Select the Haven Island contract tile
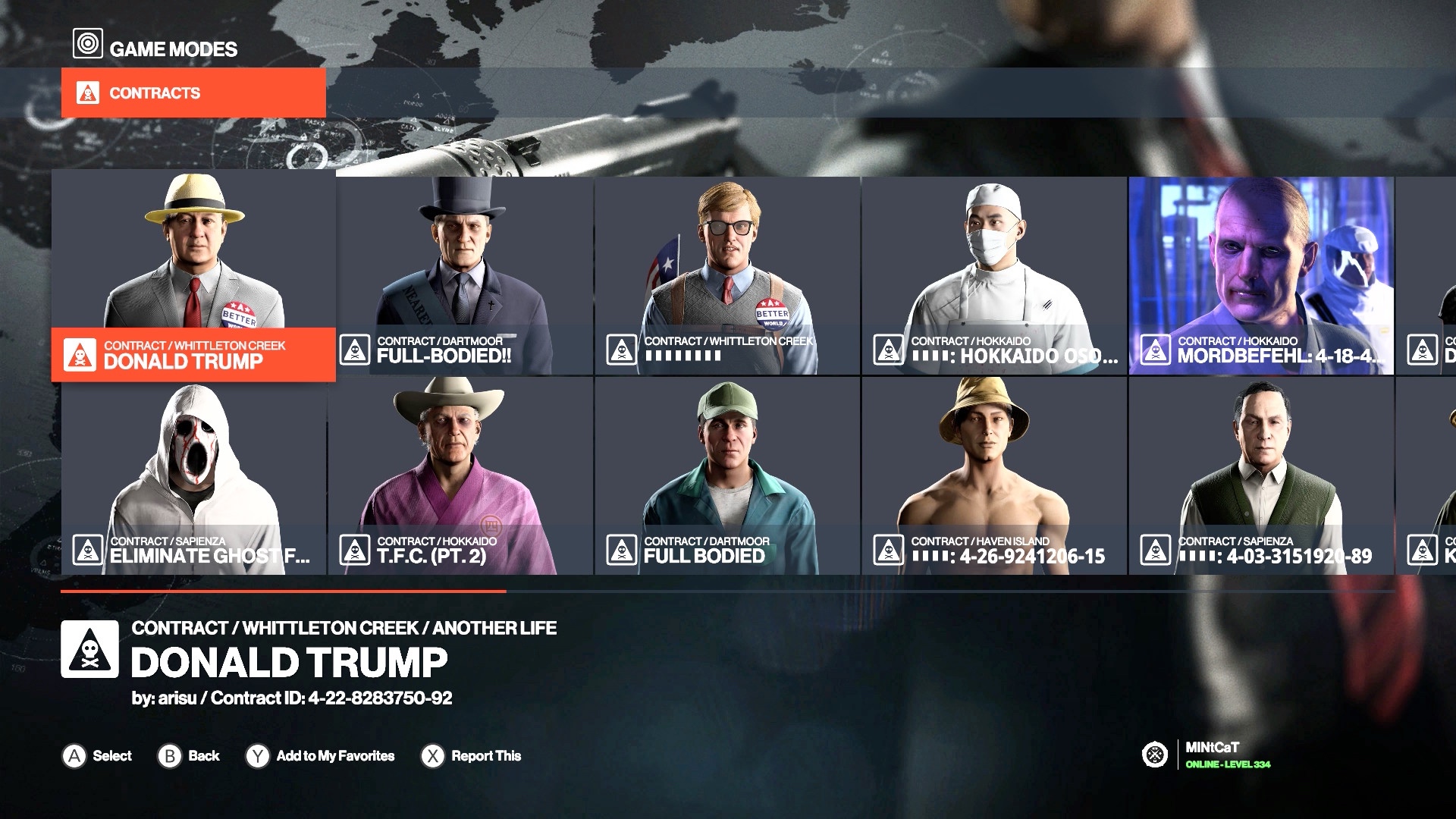 pos(993,476)
